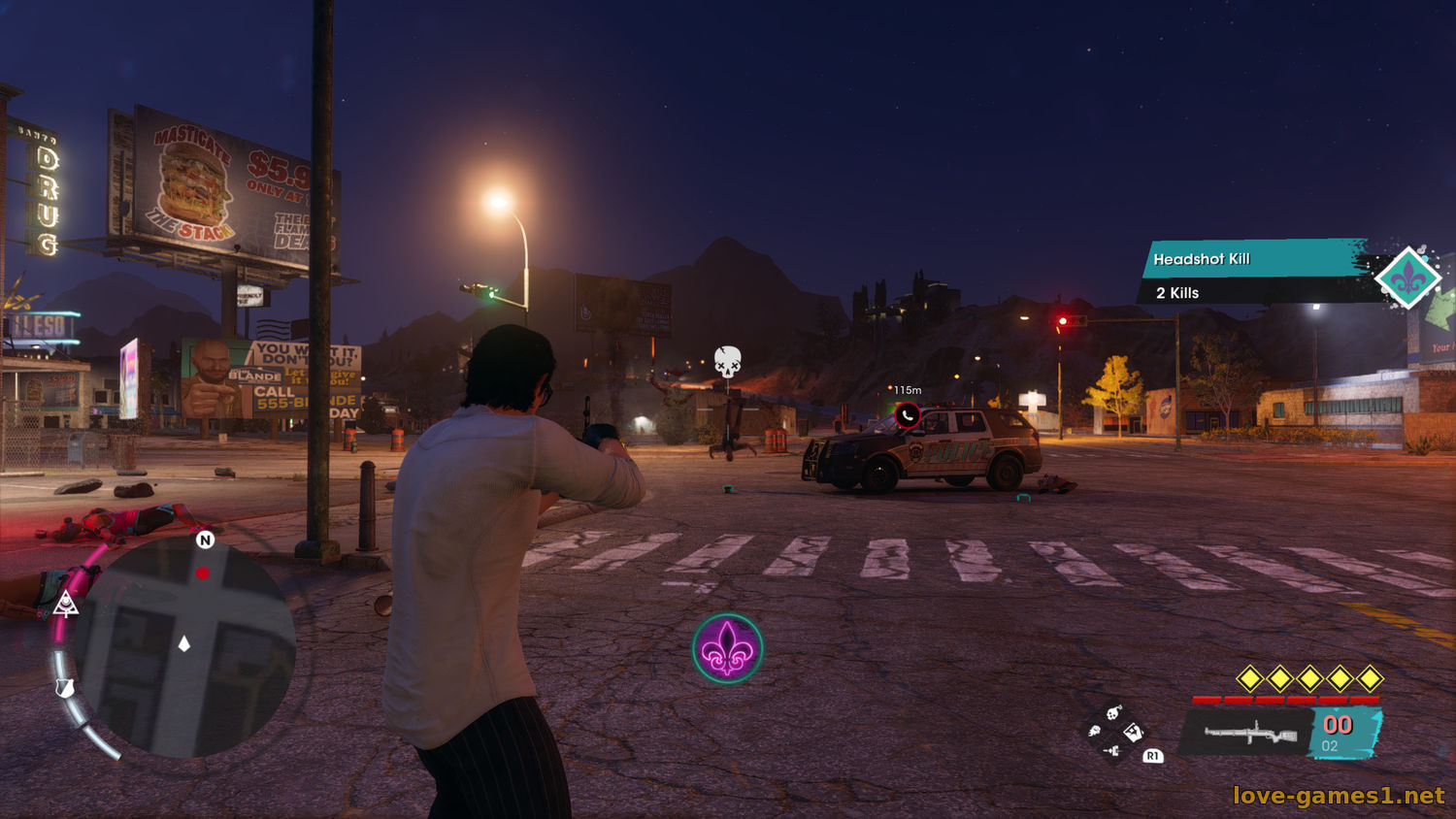Click the gang notoriety pyramid-eye icon
The width and height of the screenshot is (1456, 819).
tap(66, 606)
